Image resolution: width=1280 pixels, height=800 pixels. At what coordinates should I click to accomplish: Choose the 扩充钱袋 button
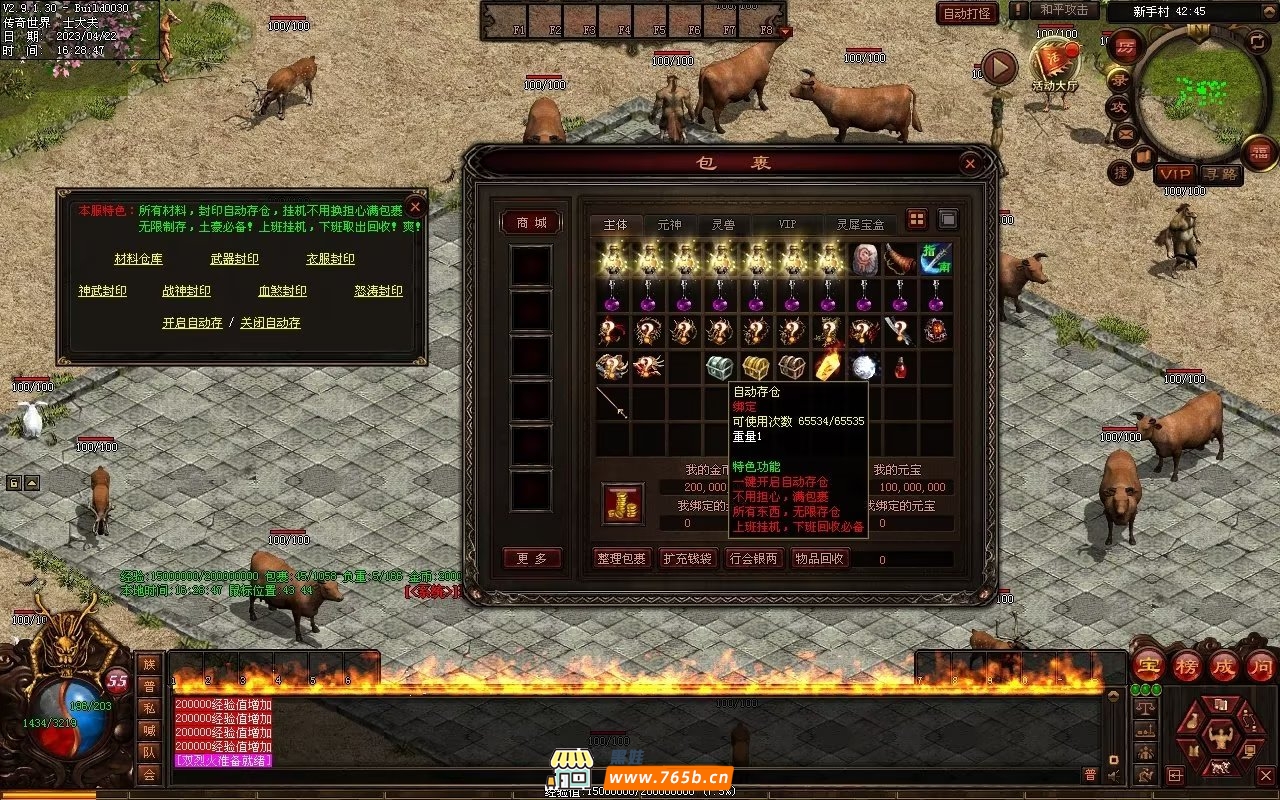(x=687, y=559)
